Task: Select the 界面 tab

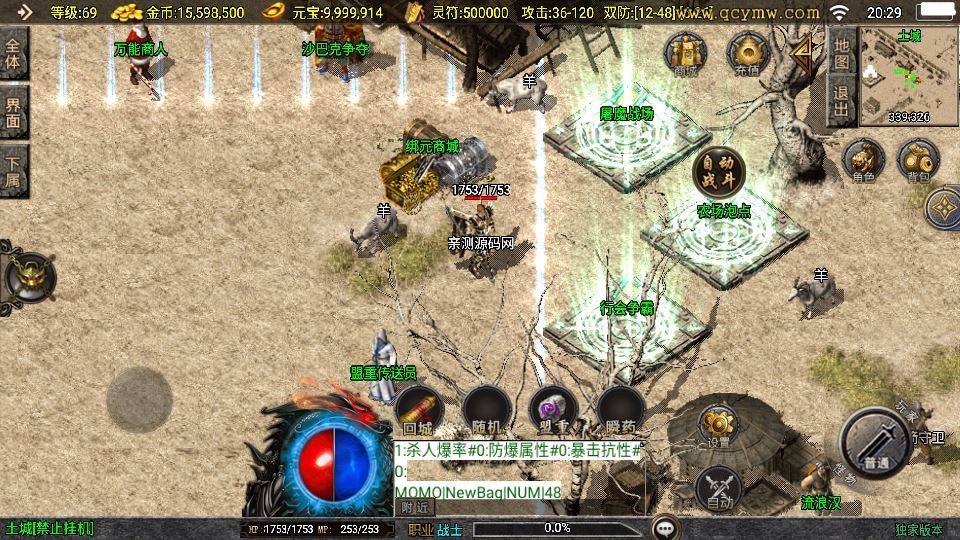Action: point(14,112)
